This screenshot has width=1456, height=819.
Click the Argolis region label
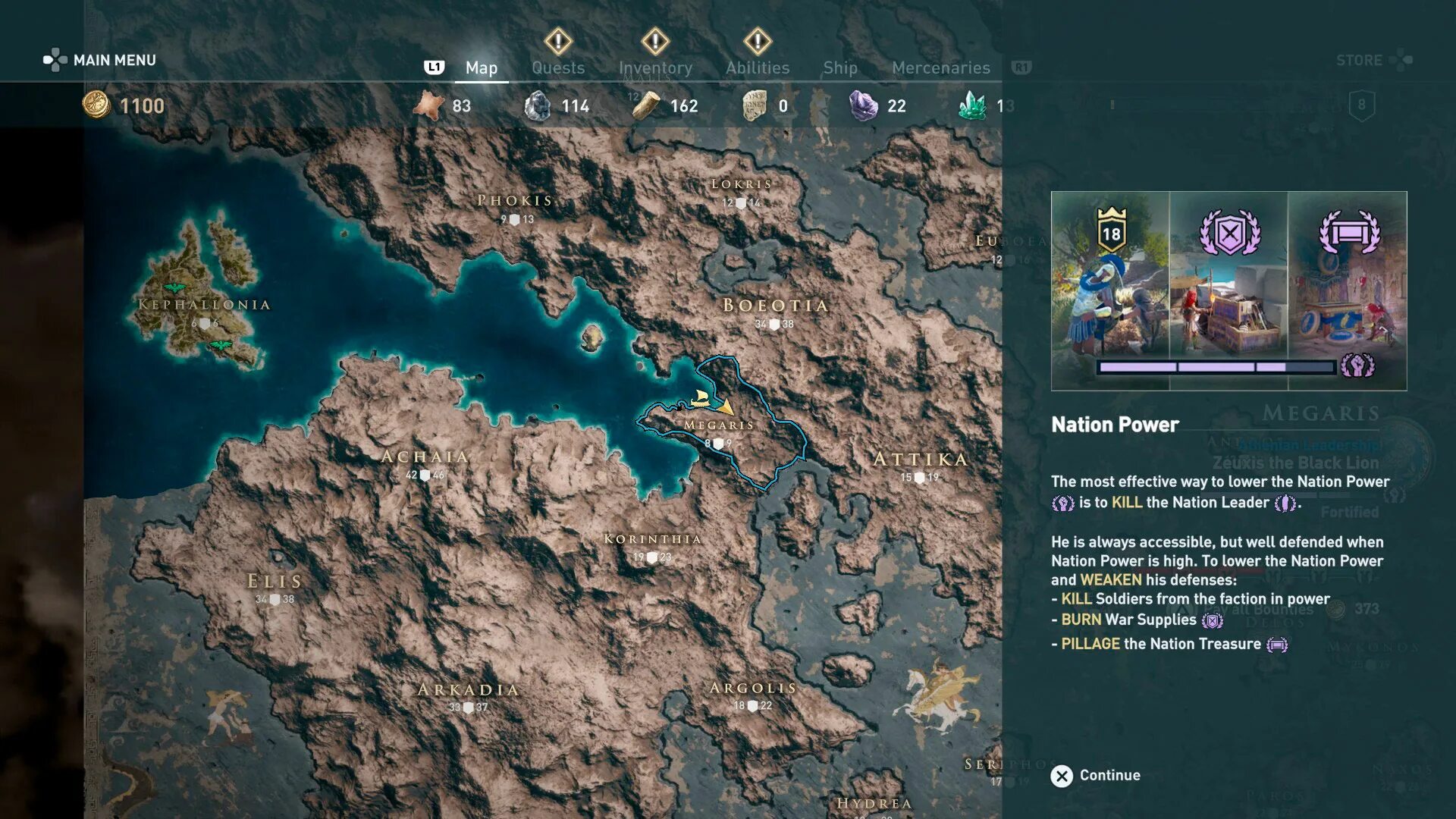click(x=753, y=688)
